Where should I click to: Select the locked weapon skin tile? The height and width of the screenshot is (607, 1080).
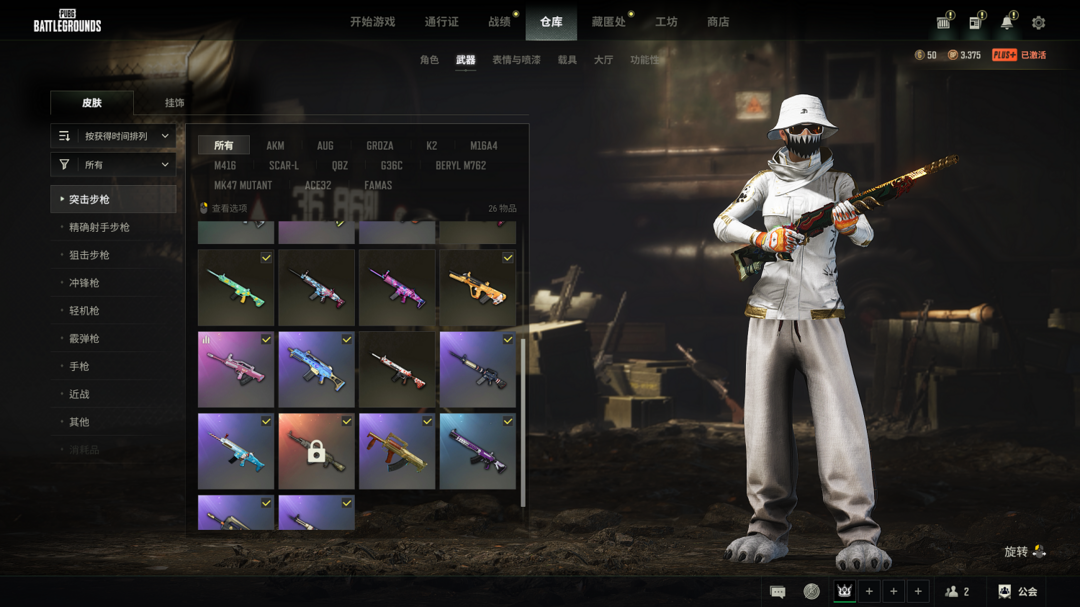316,451
